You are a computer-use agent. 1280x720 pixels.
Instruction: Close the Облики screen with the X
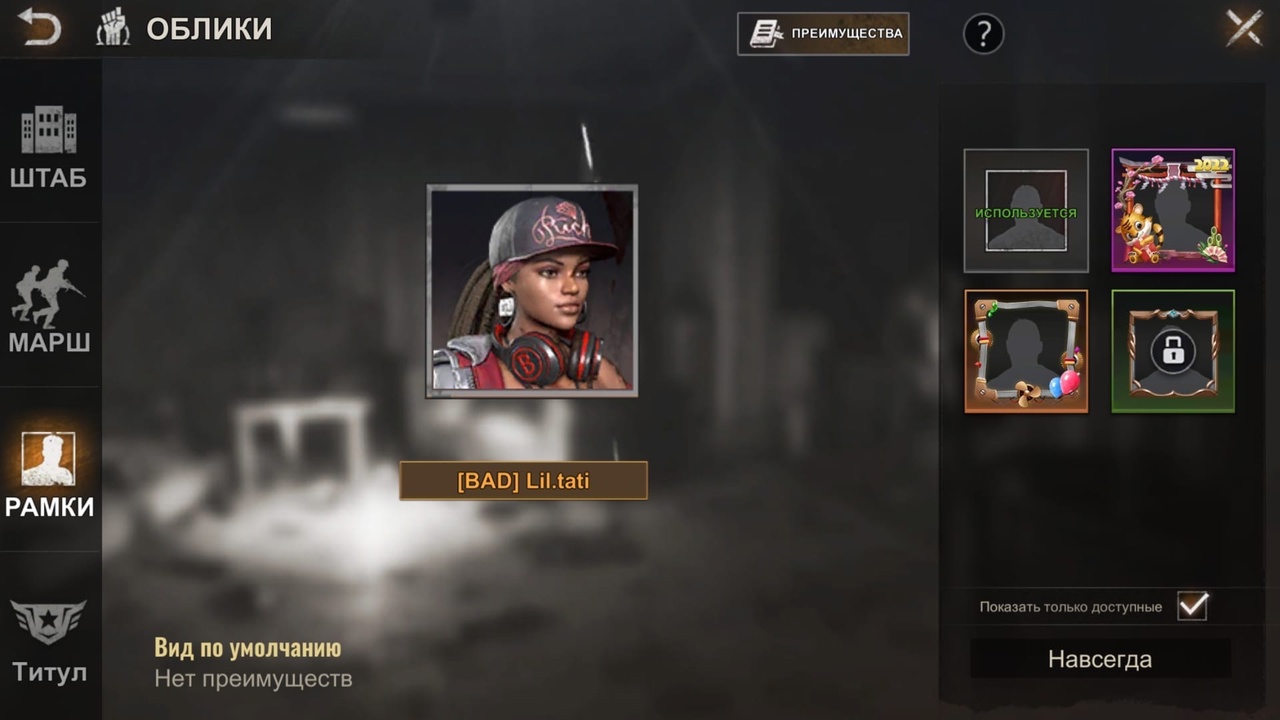[1244, 28]
